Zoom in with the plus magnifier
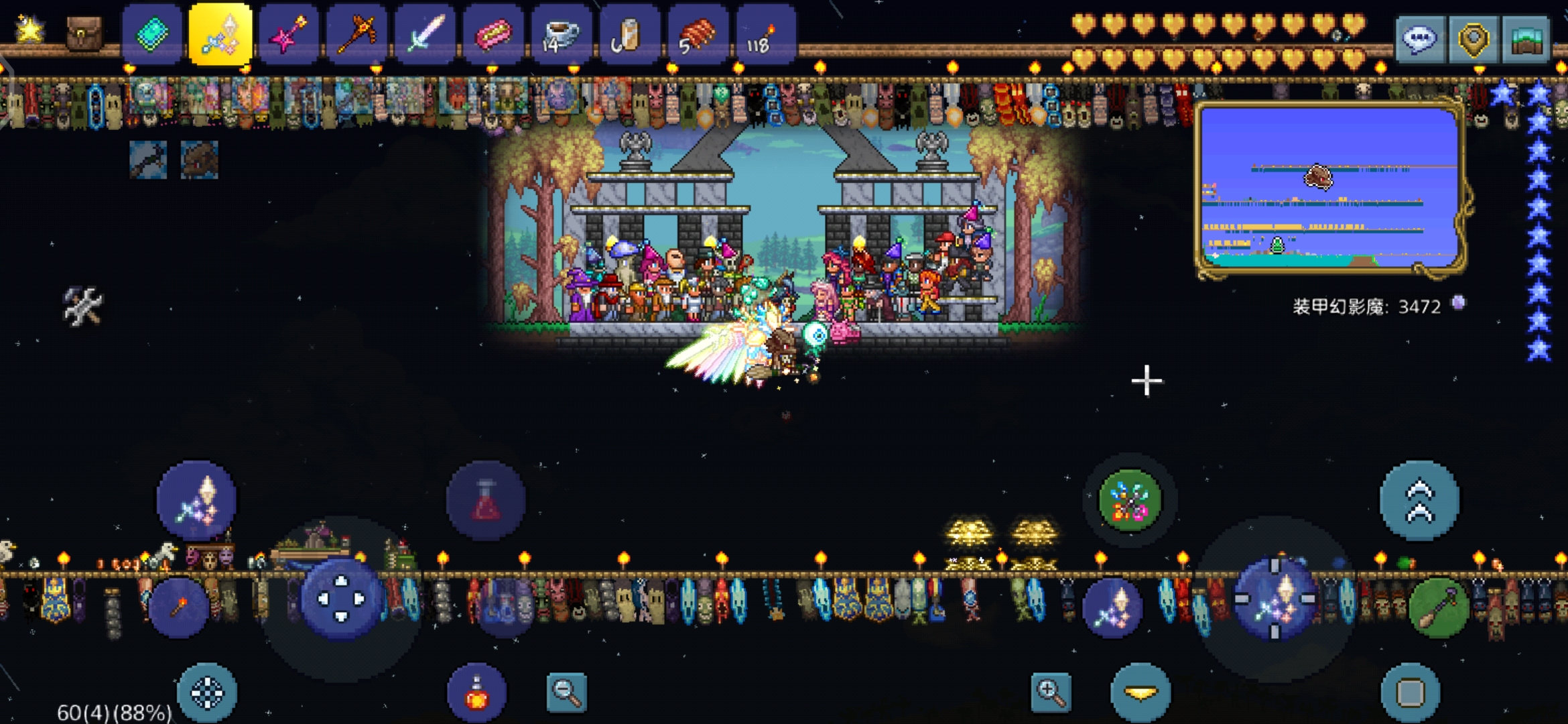This screenshot has height=724, width=1568. pos(1050,692)
